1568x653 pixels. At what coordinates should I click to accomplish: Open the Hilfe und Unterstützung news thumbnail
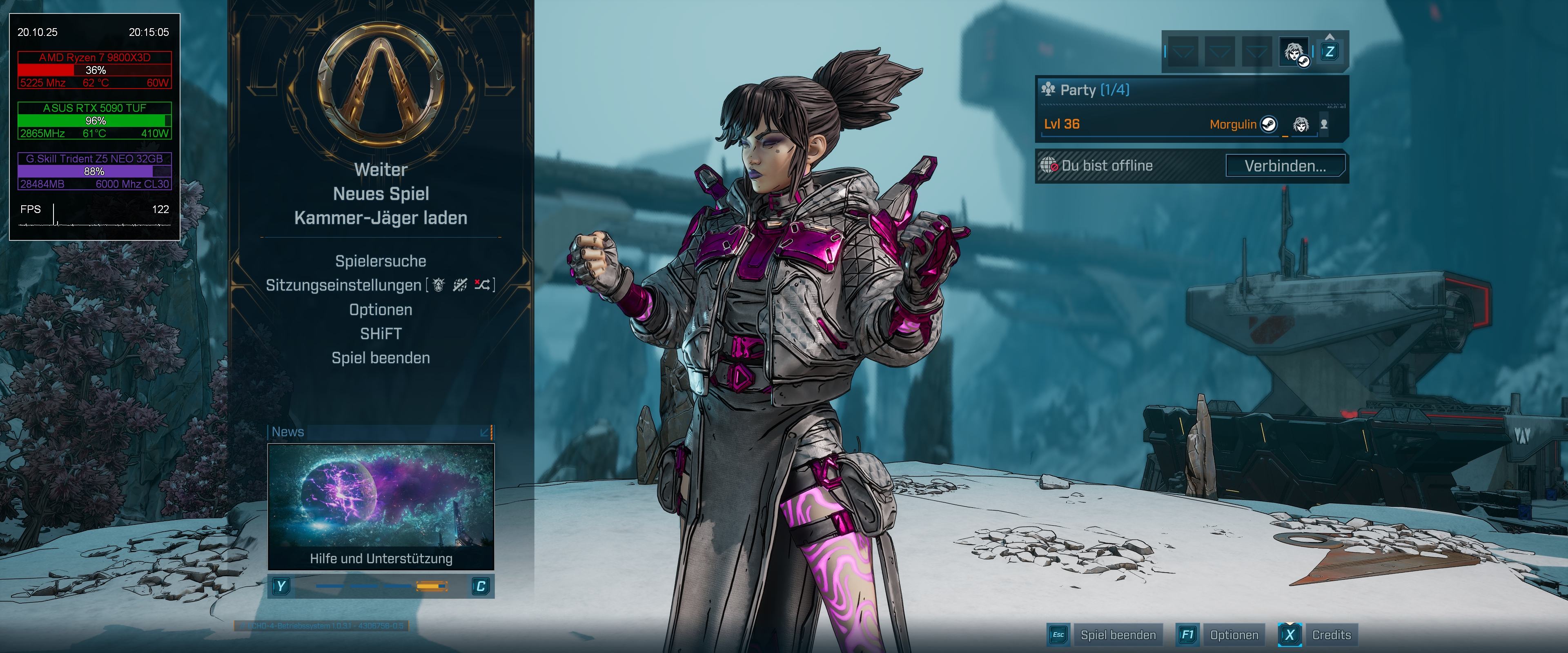(x=381, y=505)
